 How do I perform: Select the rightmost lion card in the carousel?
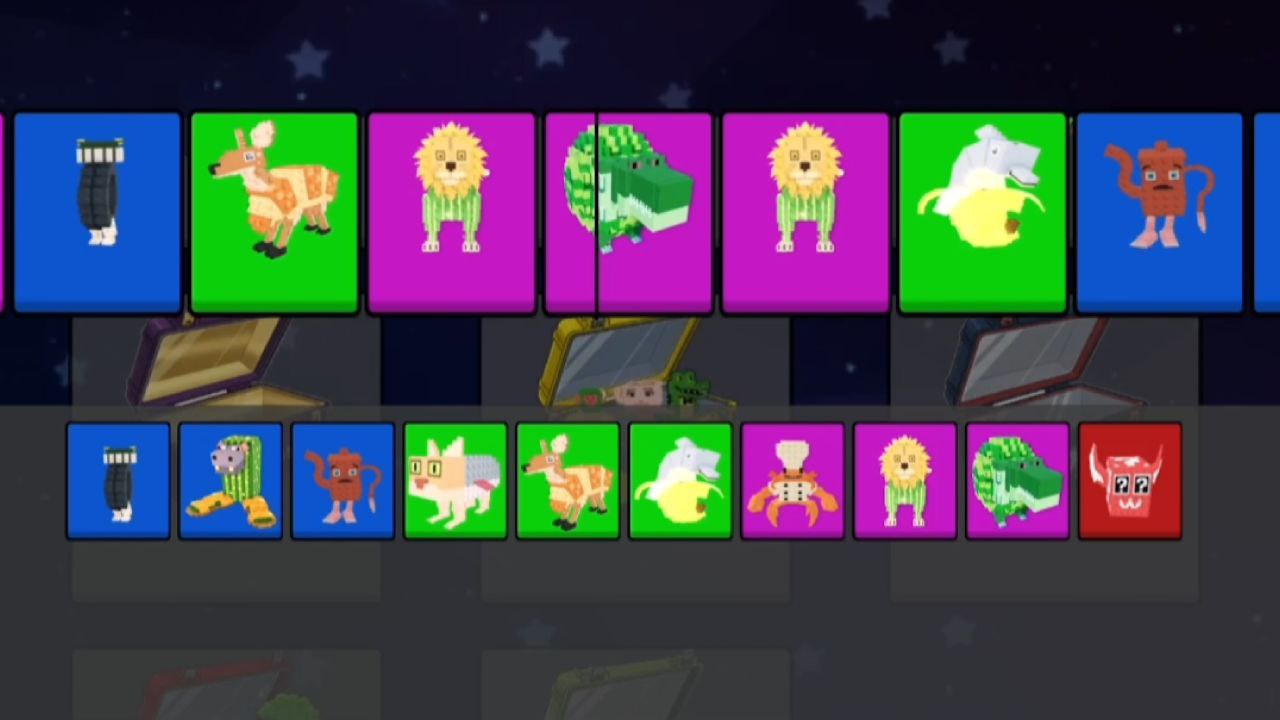pos(806,210)
